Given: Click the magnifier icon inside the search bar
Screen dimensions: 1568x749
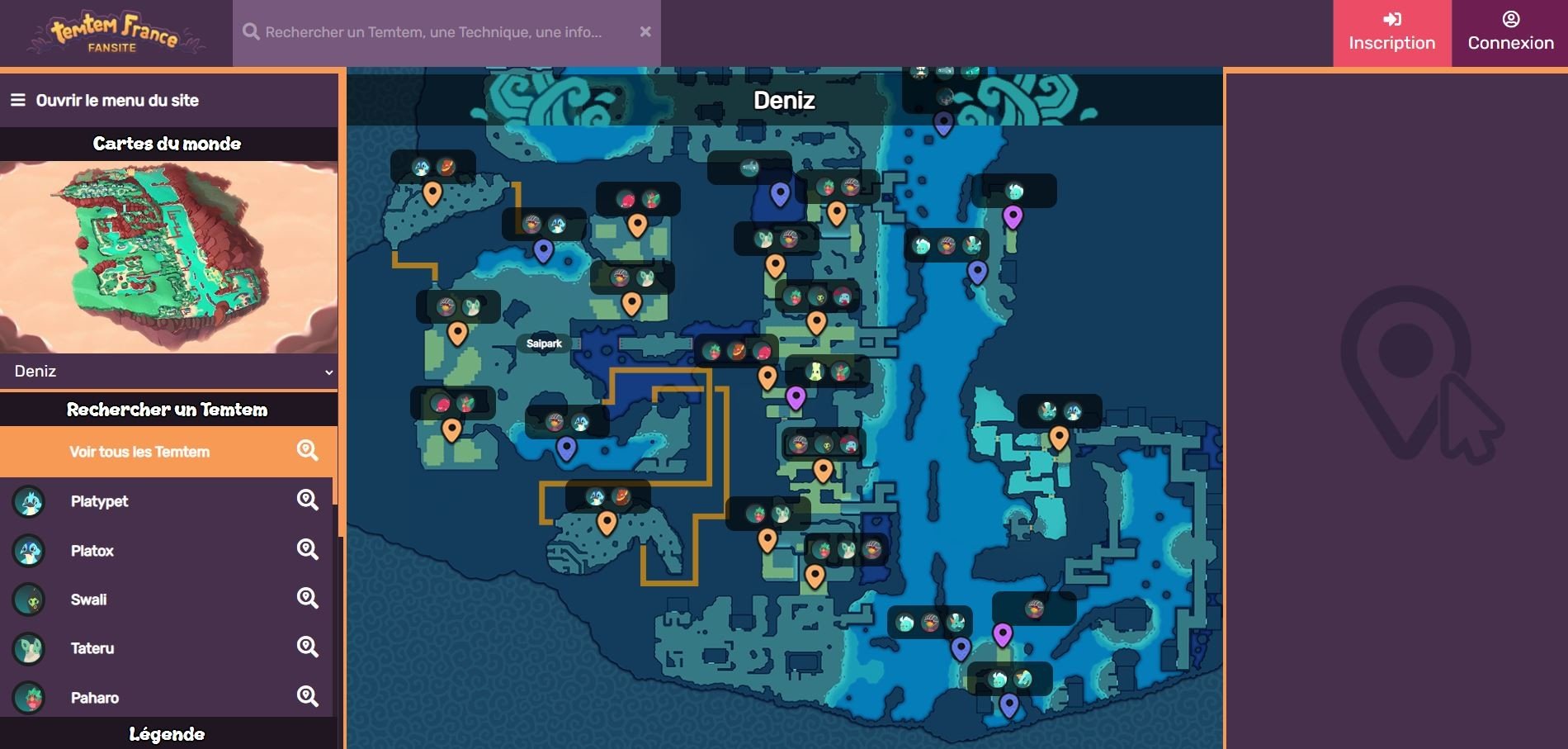Looking at the screenshot, I should click(x=250, y=31).
